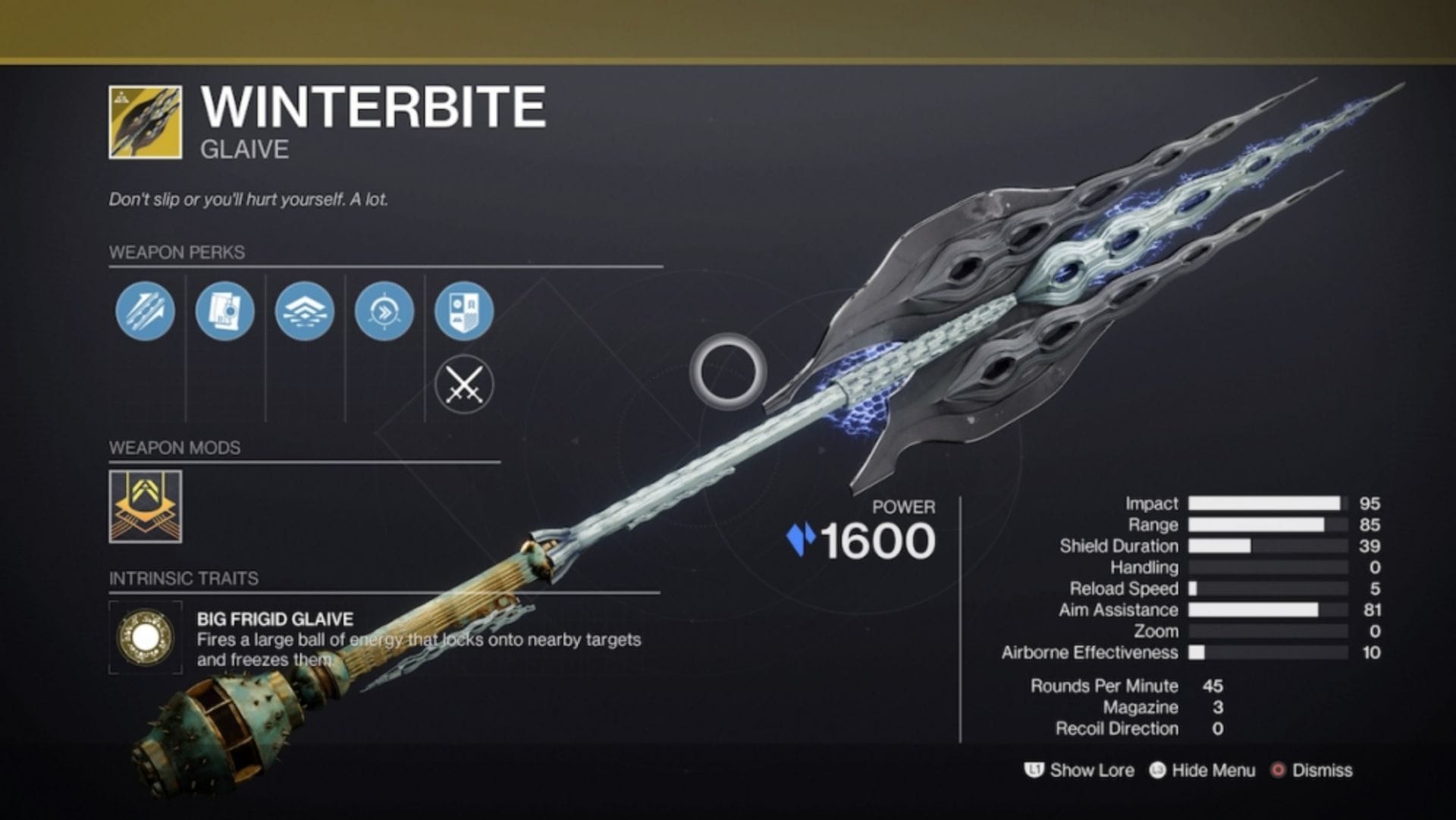Toggle the crossed-swords kill tracker
The image size is (1456, 820).
[466, 383]
